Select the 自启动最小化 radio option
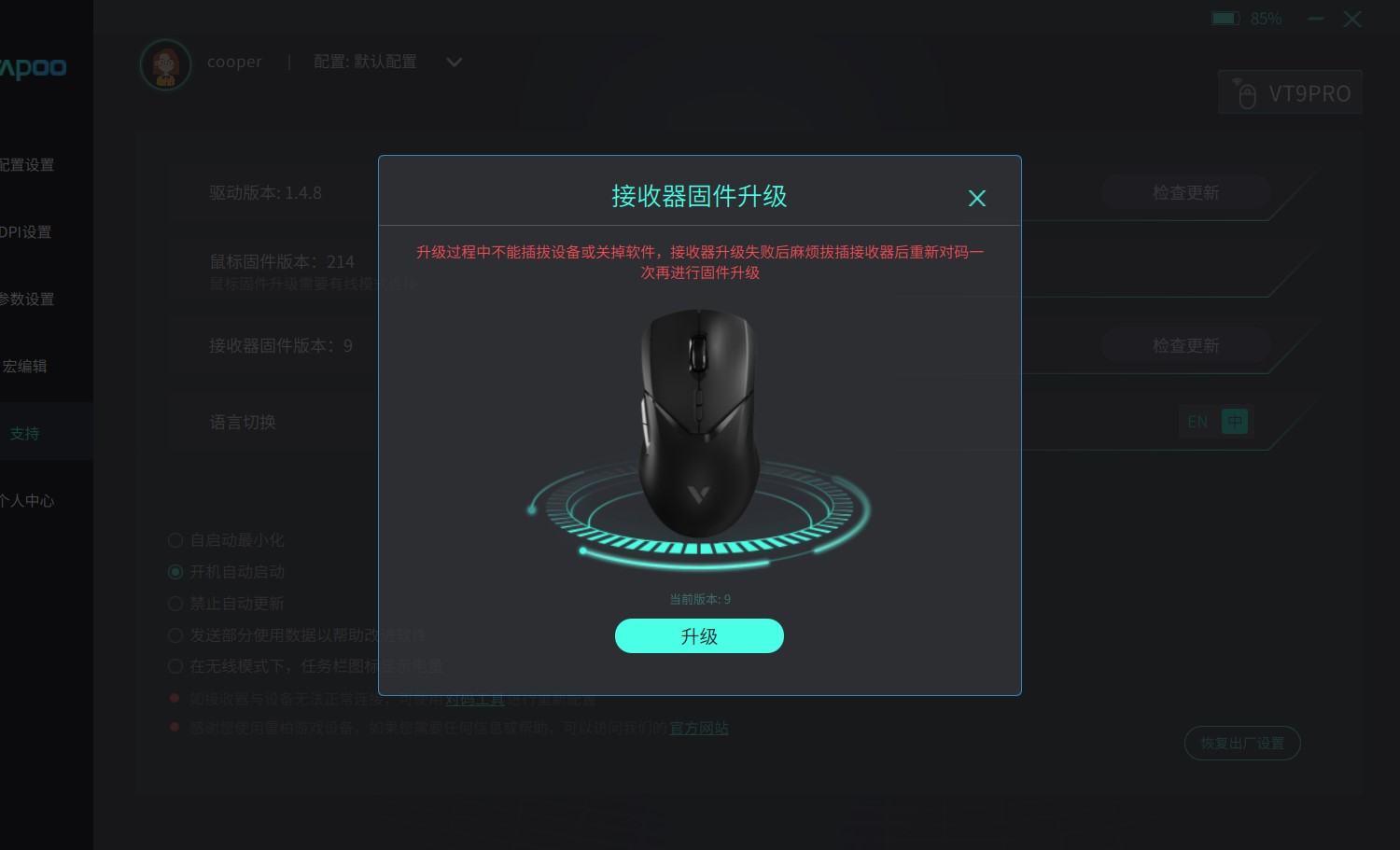The height and width of the screenshot is (850, 1400). (175, 539)
